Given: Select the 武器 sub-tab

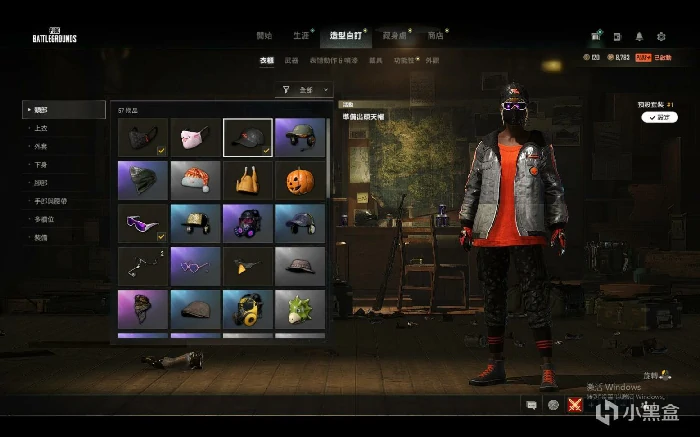Looking at the screenshot, I should click(x=291, y=61).
